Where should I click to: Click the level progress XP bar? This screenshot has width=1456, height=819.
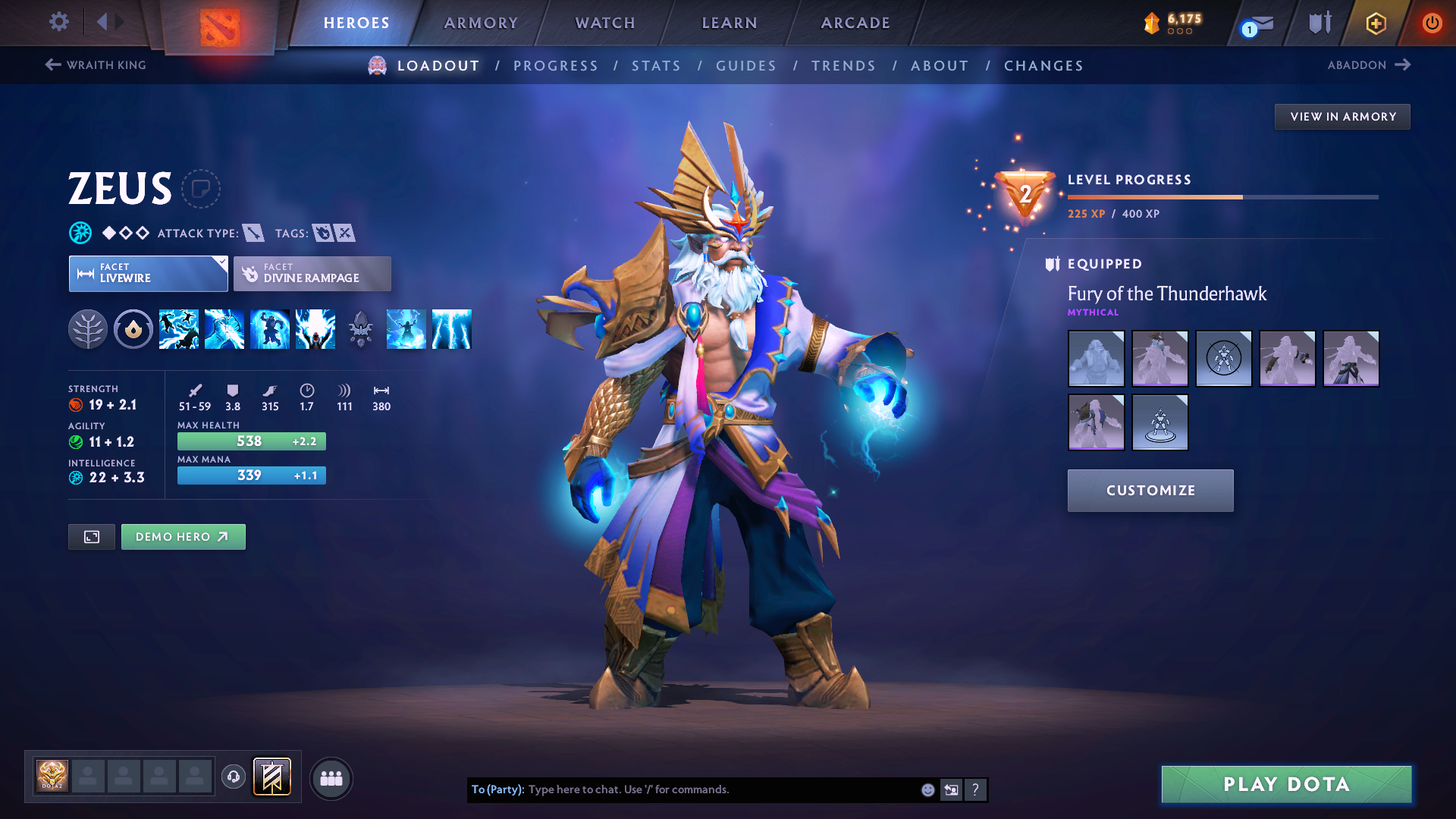coord(1221,196)
